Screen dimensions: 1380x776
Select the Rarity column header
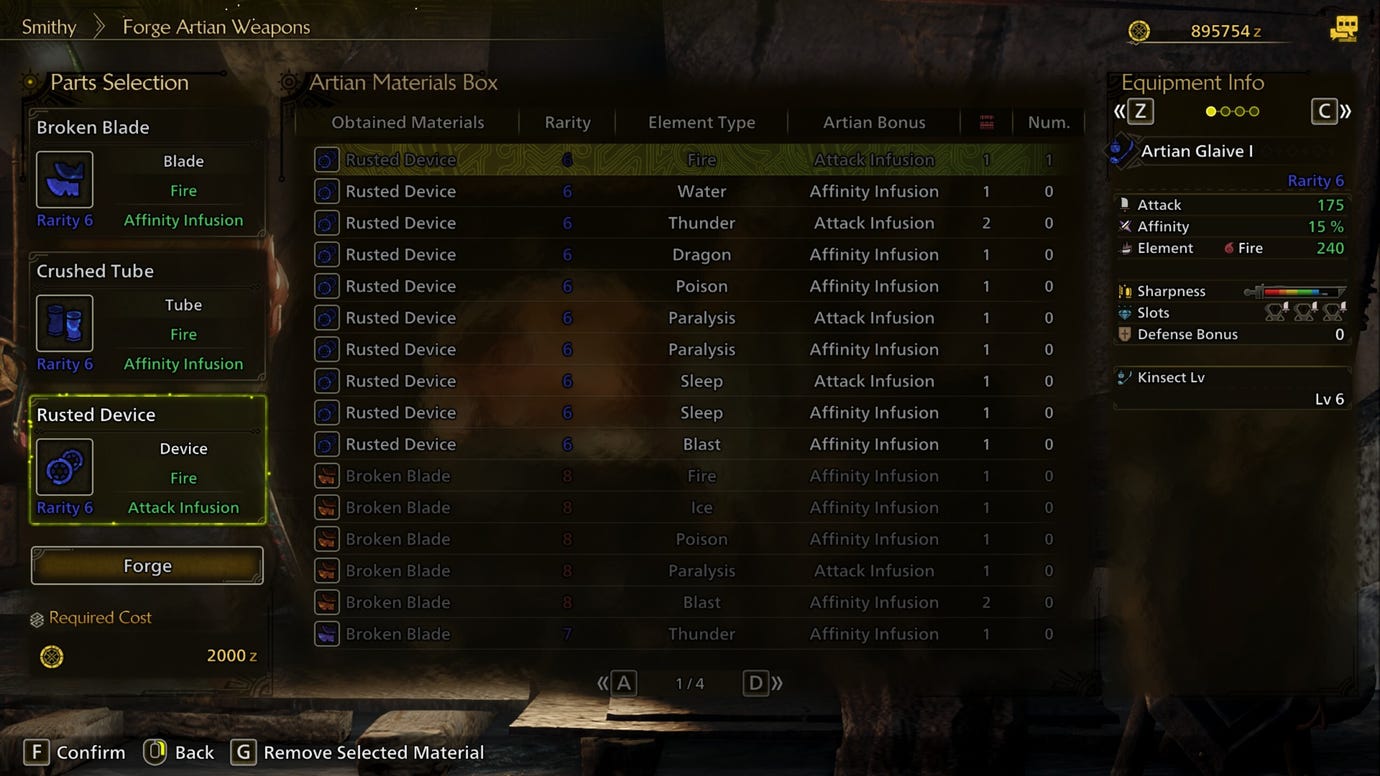(x=567, y=121)
